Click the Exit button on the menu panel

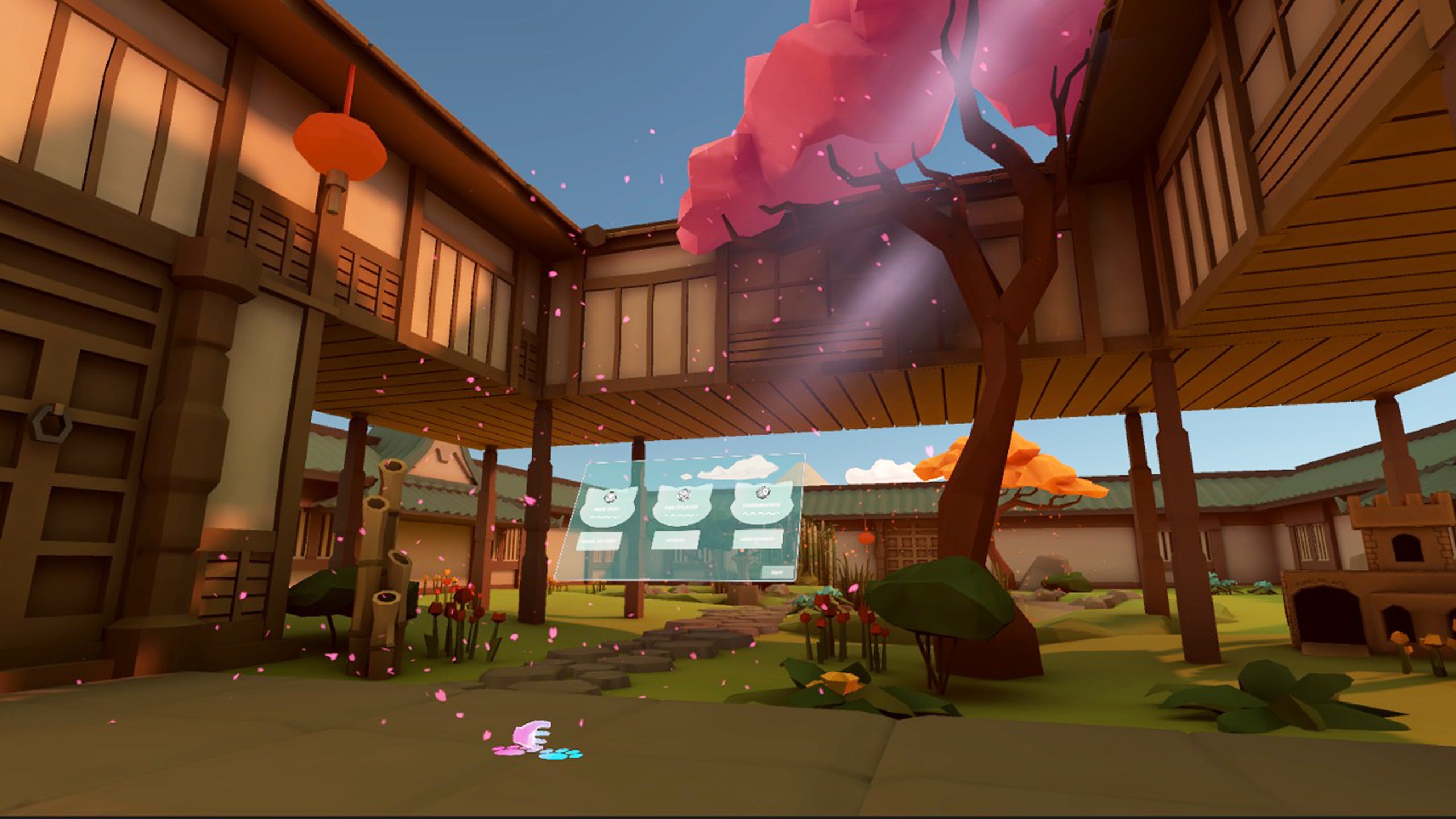tap(776, 573)
